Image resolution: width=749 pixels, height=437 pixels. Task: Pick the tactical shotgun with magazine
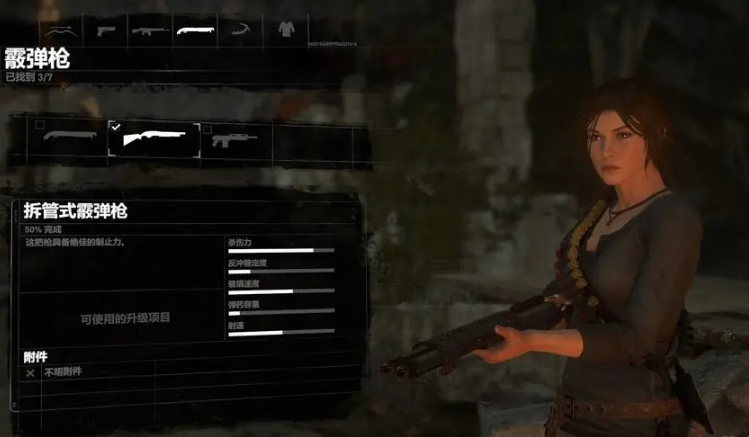pyautogui.click(x=235, y=141)
